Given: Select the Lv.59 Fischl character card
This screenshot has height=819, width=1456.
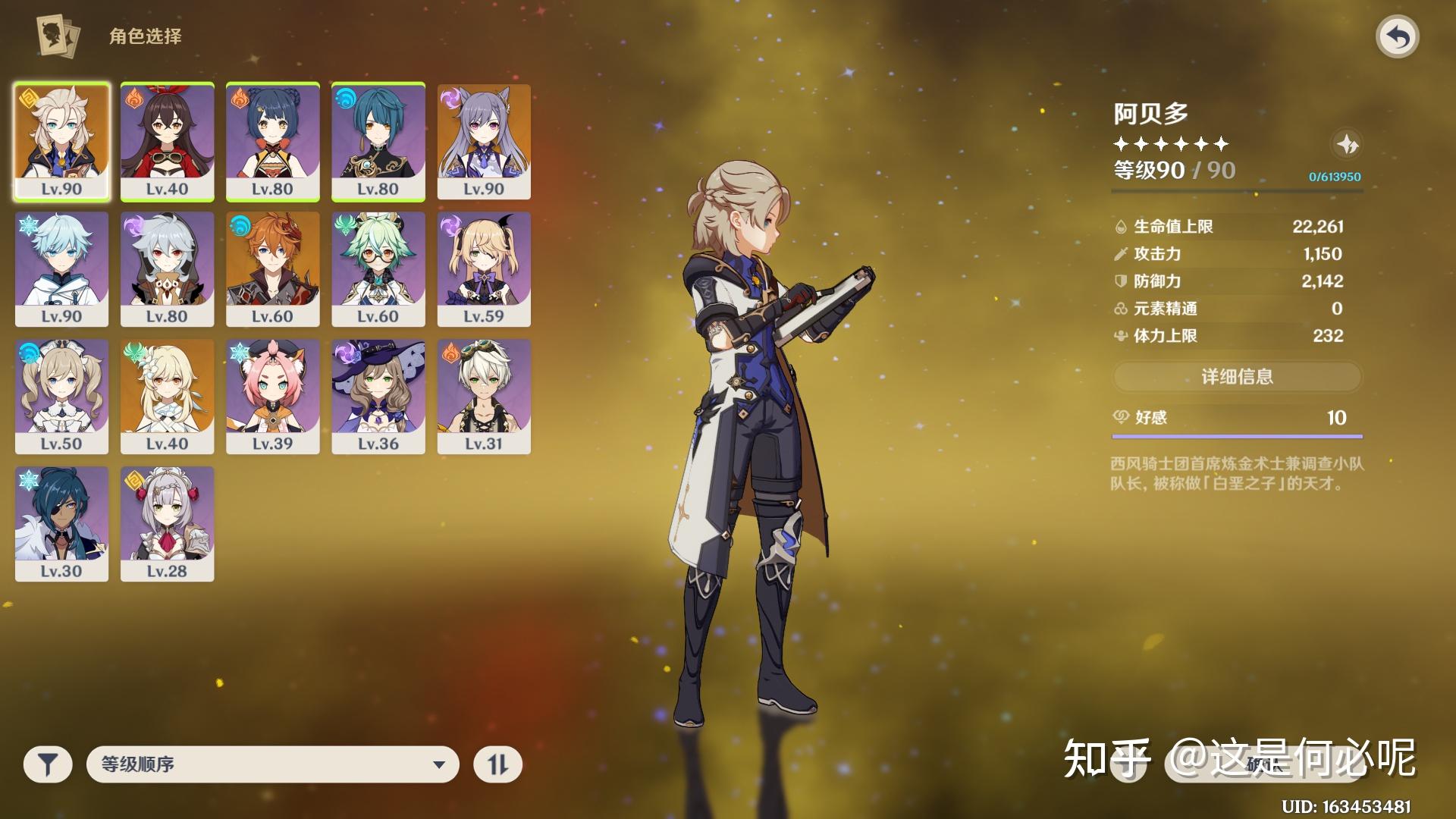Looking at the screenshot, I should [x=484, y=269].
